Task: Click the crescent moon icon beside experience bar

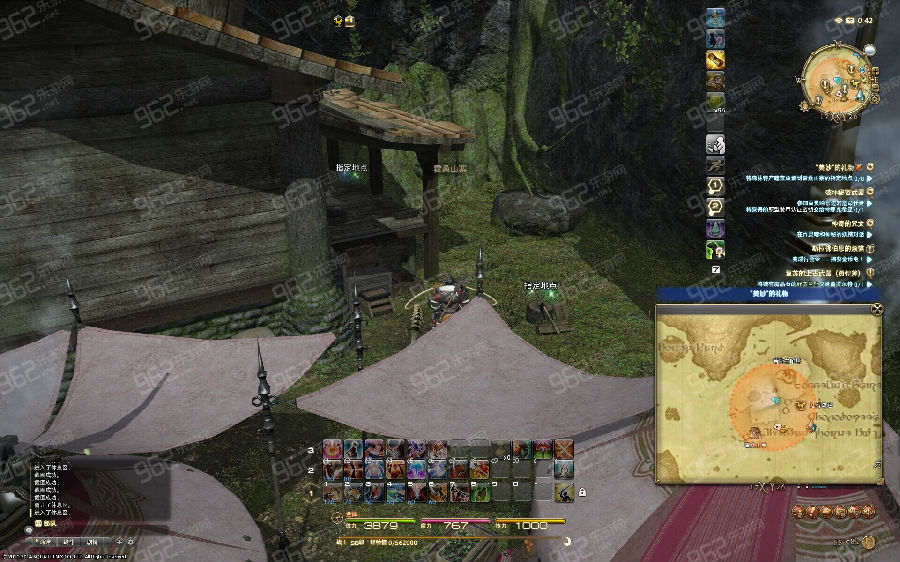Action: (x=567, y=541)
